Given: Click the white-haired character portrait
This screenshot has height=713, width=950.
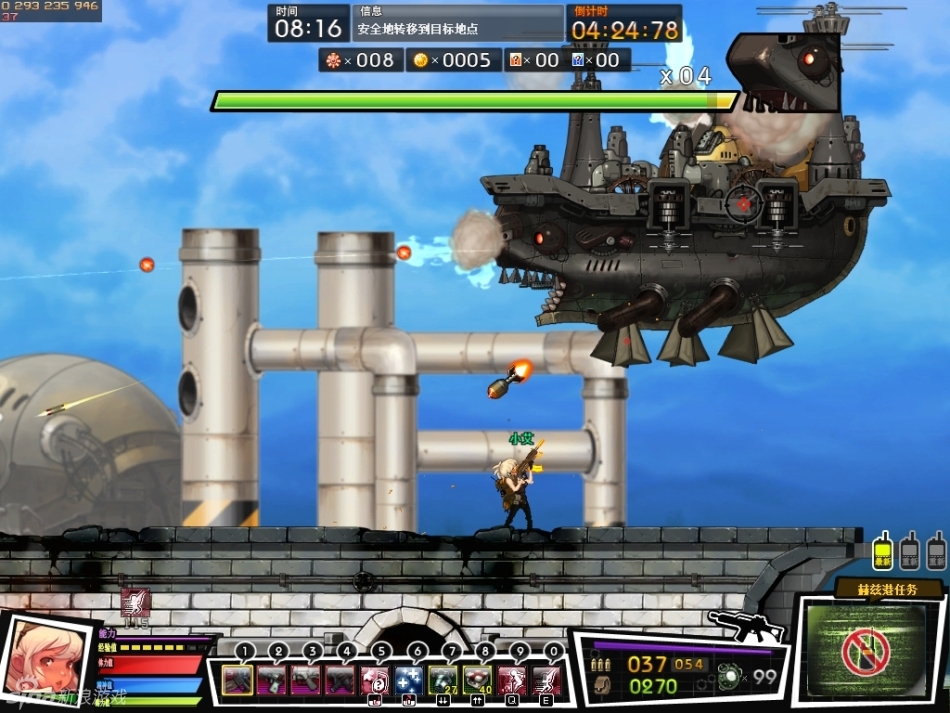Looking at the screenshot, I should [45, 662].
